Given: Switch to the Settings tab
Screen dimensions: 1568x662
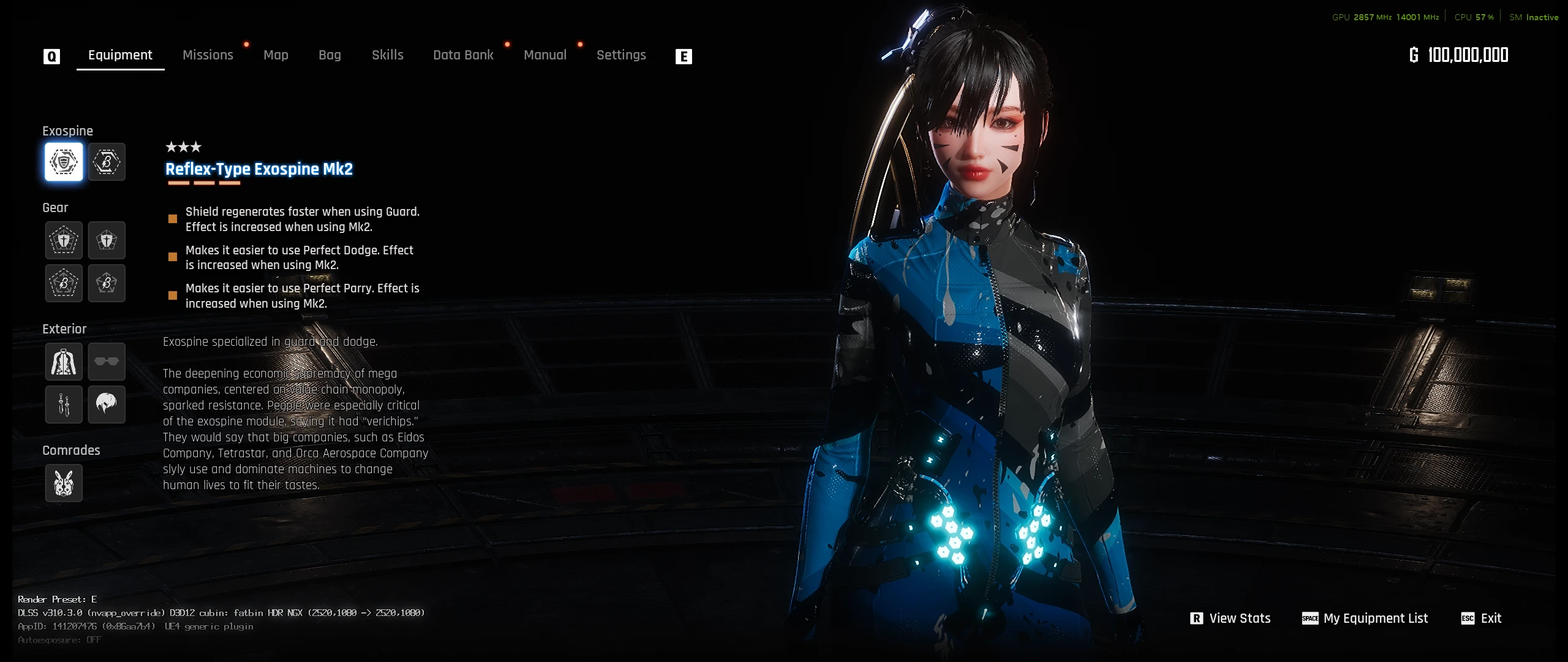Looking at the screenshot, I should coord(621,55).
